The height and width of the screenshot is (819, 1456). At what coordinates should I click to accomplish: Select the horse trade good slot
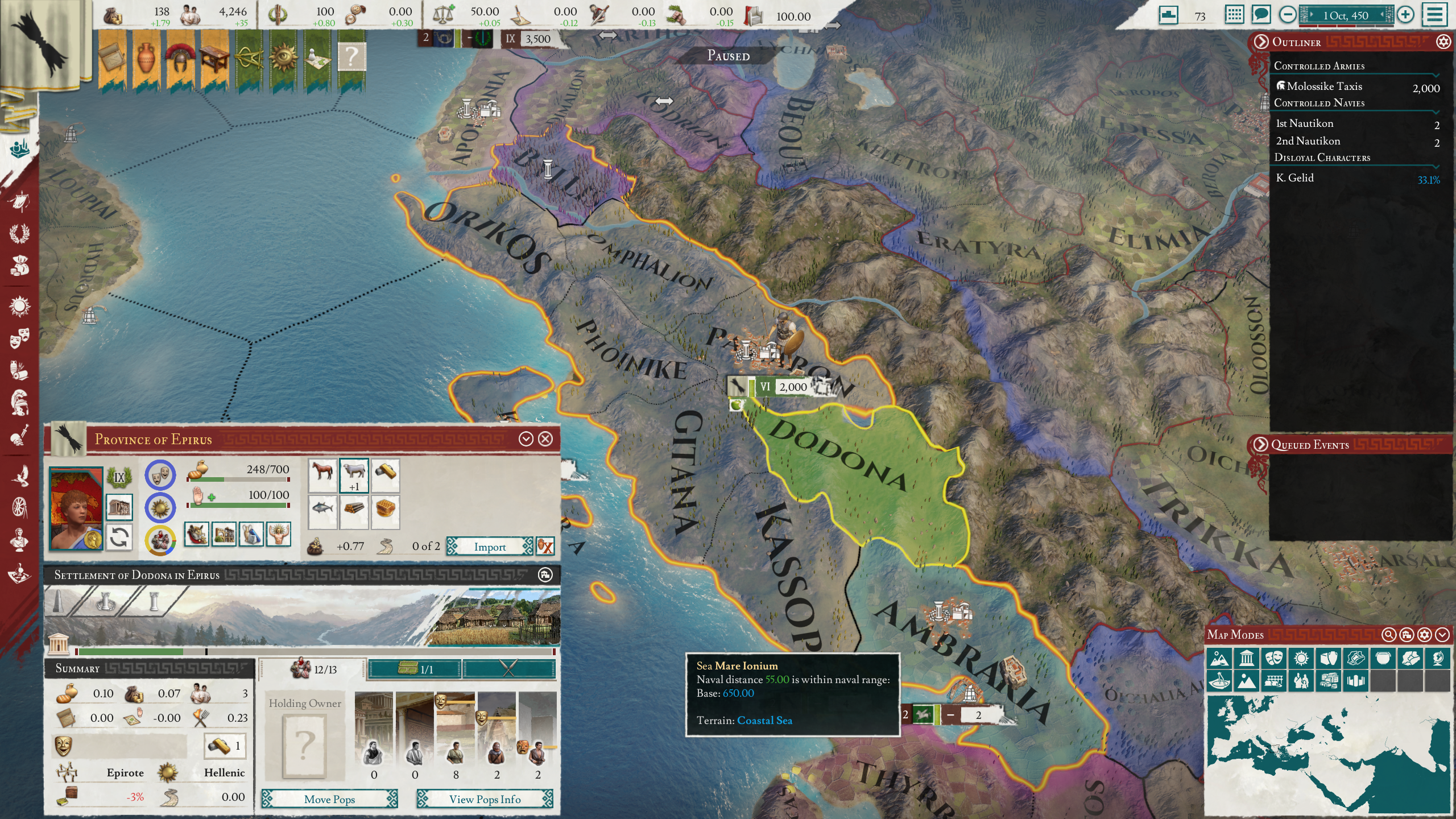pos(322,474)
